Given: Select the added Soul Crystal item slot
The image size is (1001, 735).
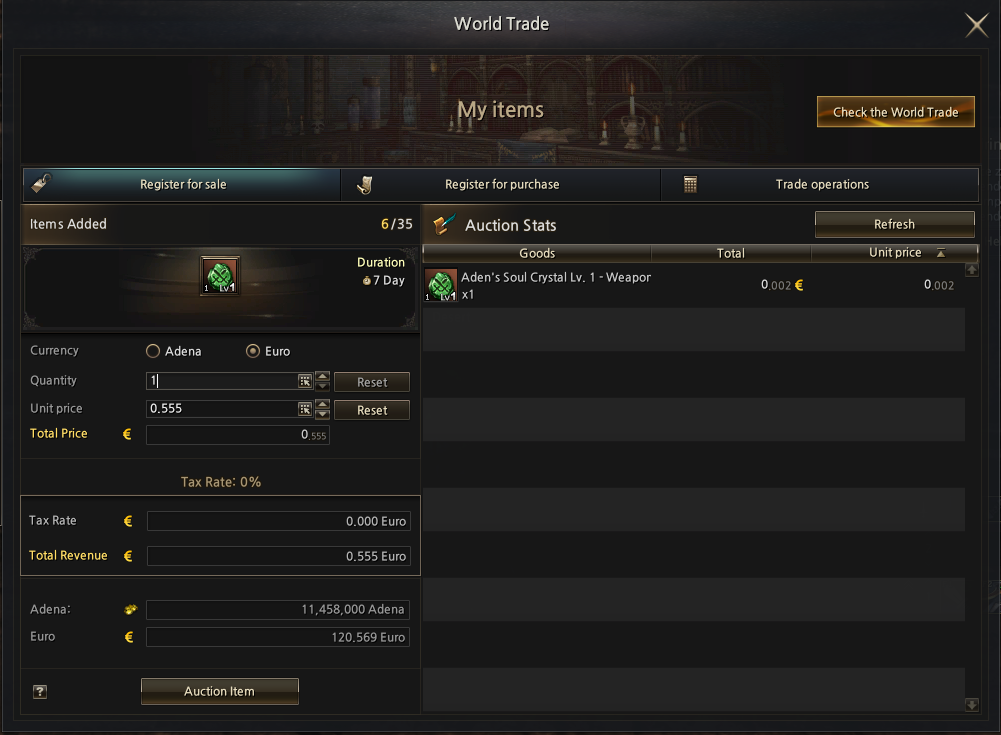Looking at the screenshot, I should (x=220, y=276).
